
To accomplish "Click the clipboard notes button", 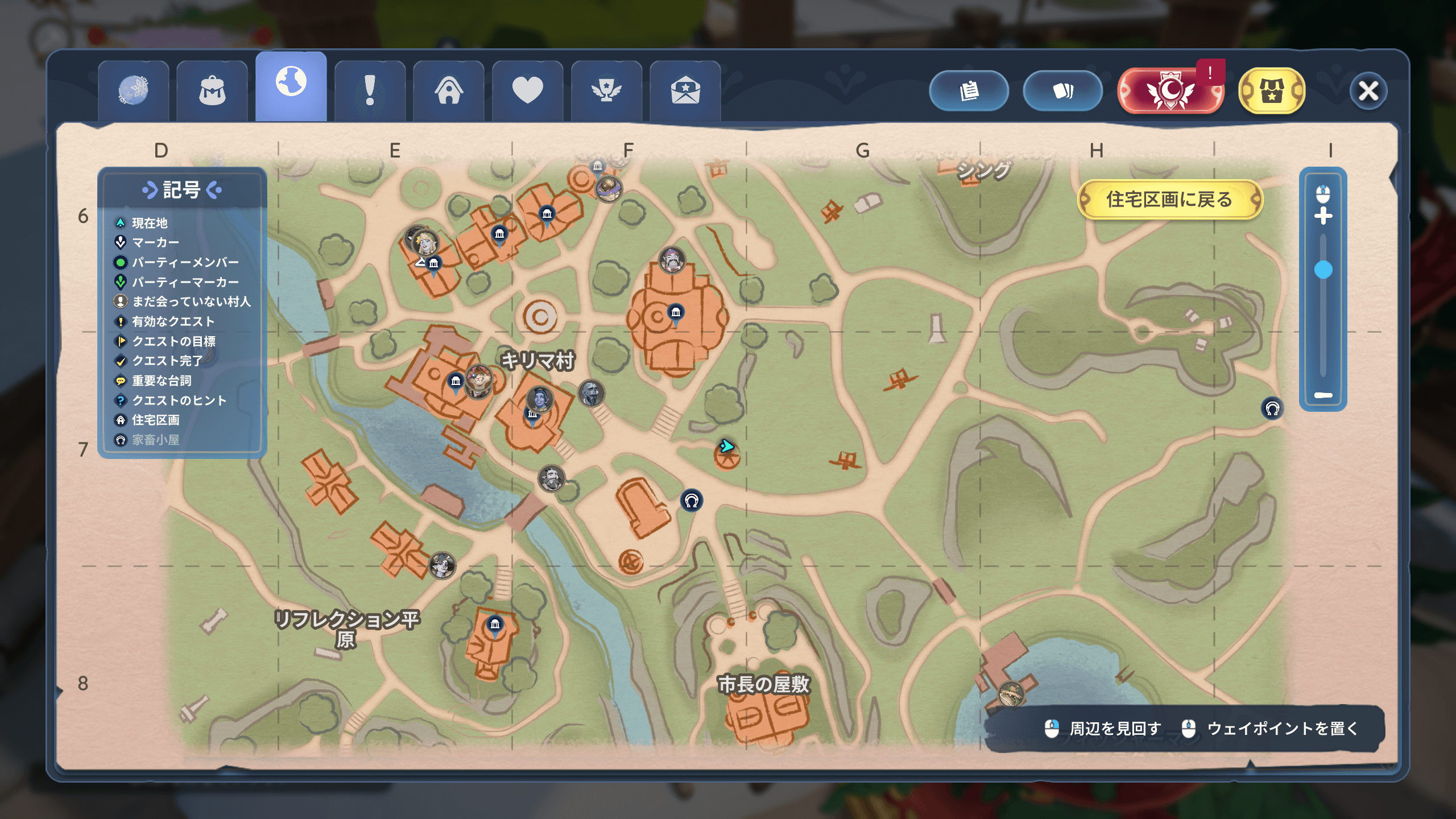I will tap(969, 91).
